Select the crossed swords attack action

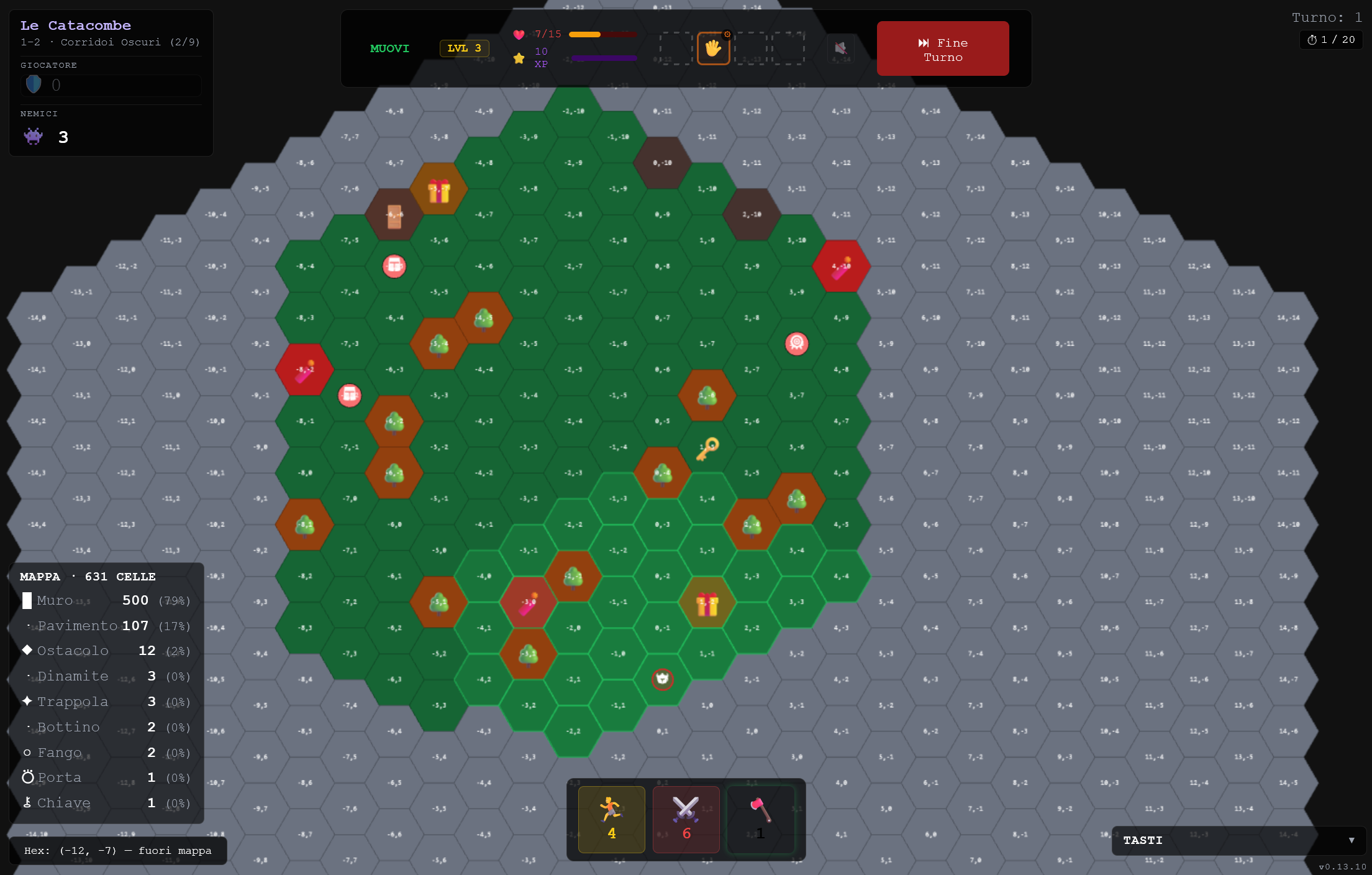(x=686, y=819)
